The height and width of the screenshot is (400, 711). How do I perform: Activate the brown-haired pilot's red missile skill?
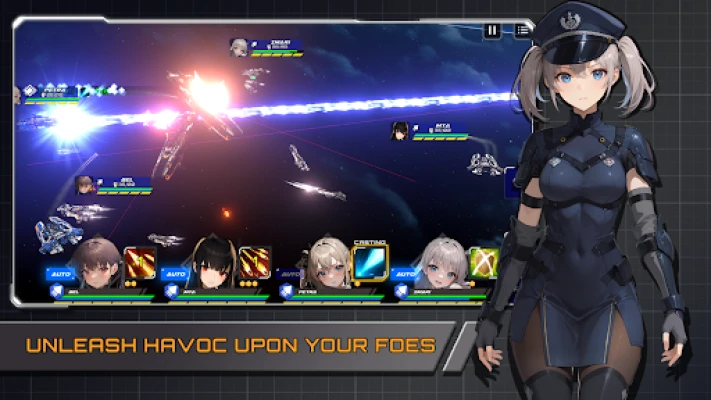pyautogui.click(x=139, y=263)
